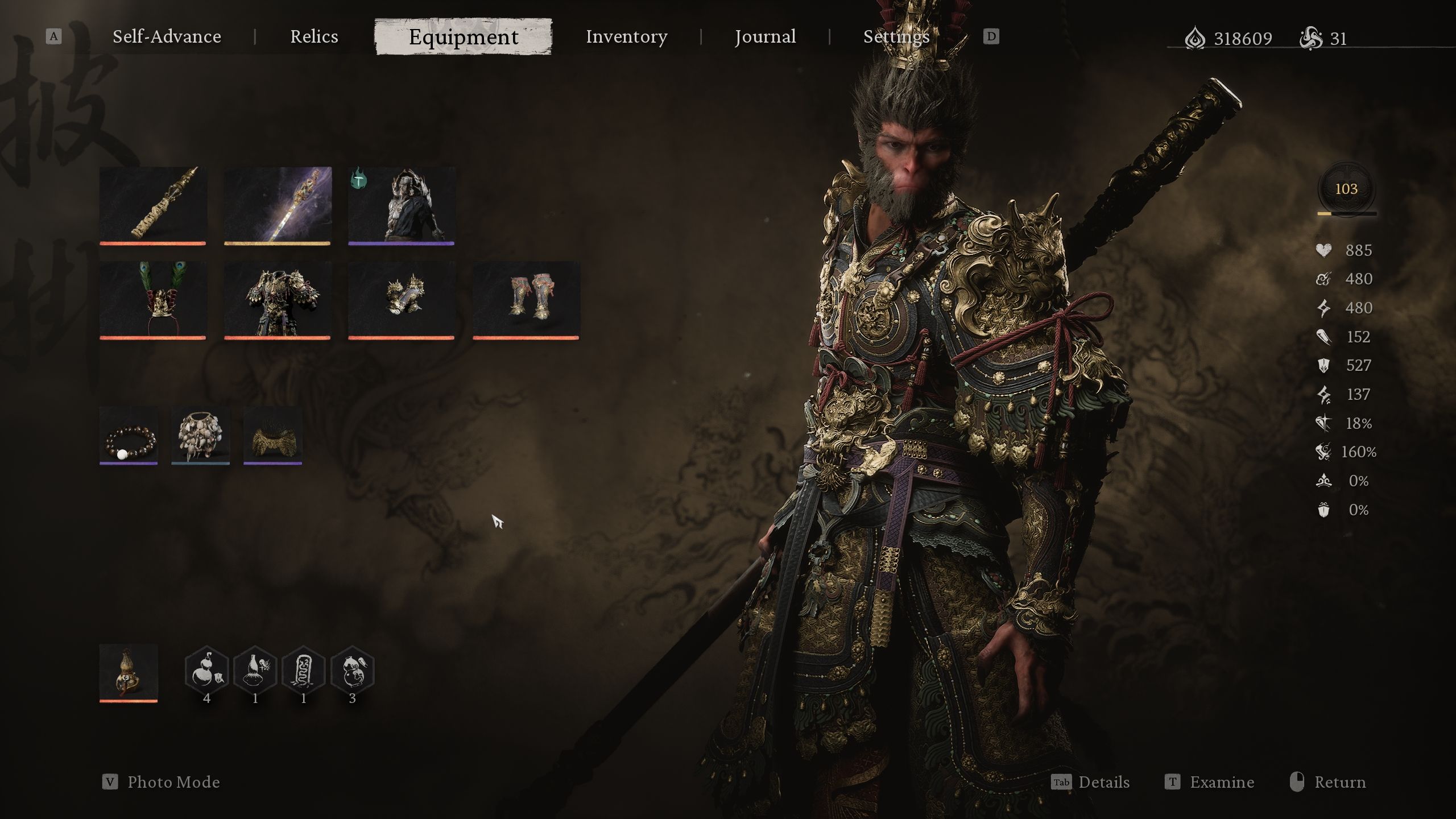
Task: Select the peacock feather headgear slot
Action: (152, 300)
